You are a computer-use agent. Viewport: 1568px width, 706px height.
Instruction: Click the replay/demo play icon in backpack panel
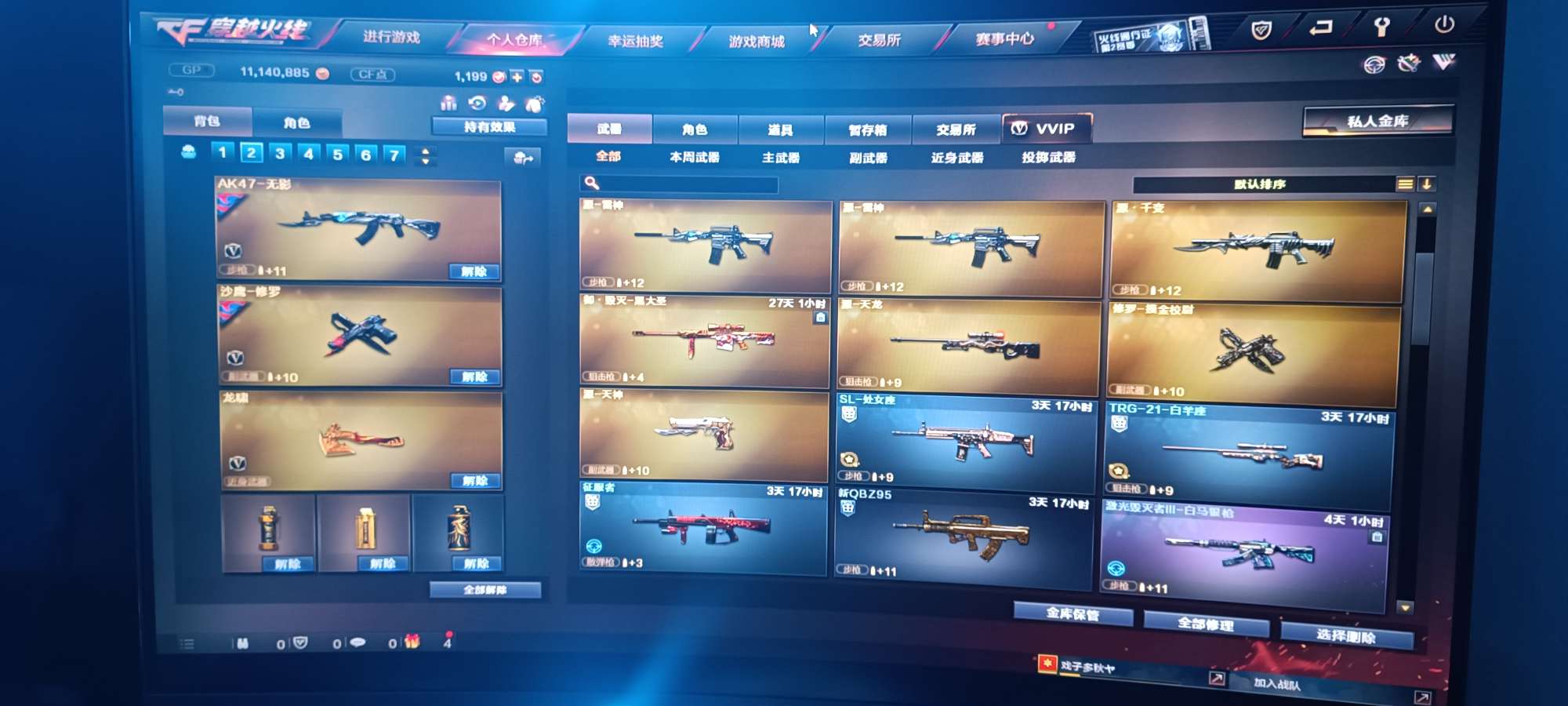pyautogui.click(x=477, y=103)
